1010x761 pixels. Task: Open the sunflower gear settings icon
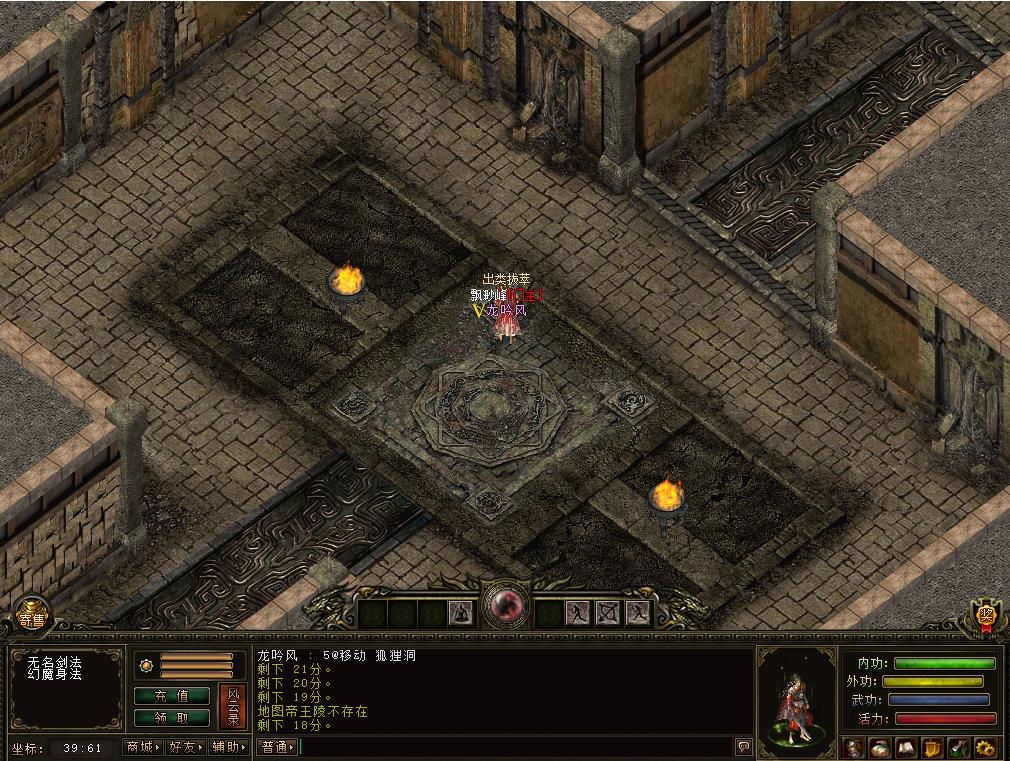(985, 747)
